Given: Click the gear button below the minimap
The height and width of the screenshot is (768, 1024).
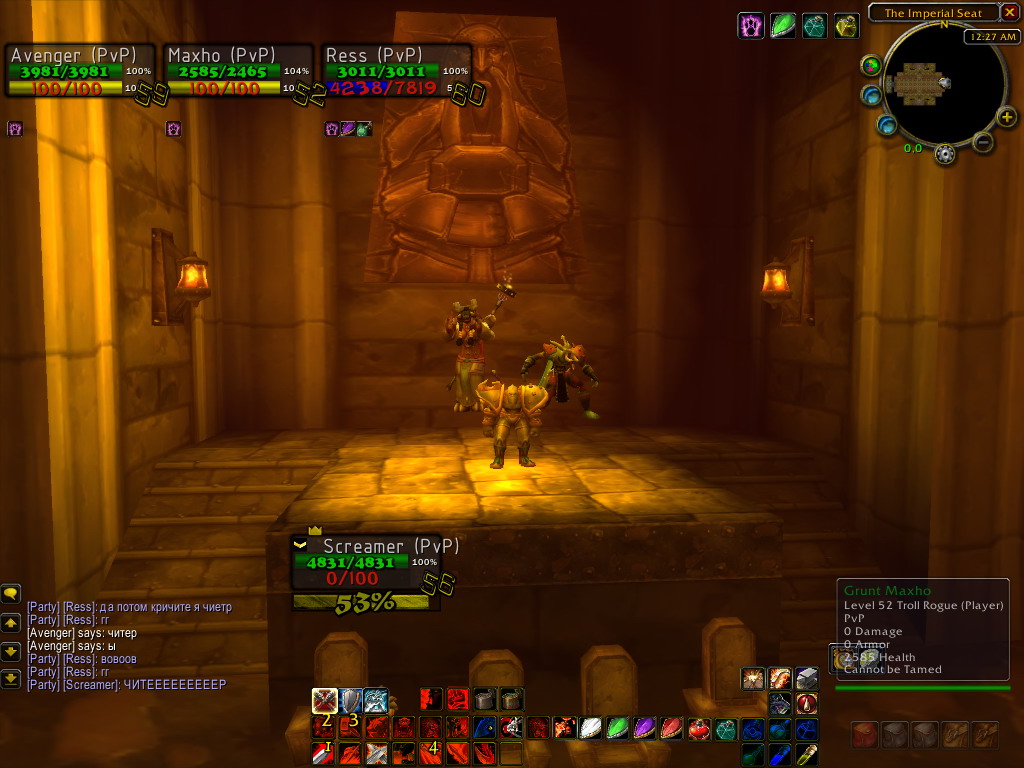Looking at the screenshot, I should tap(944, 154).
